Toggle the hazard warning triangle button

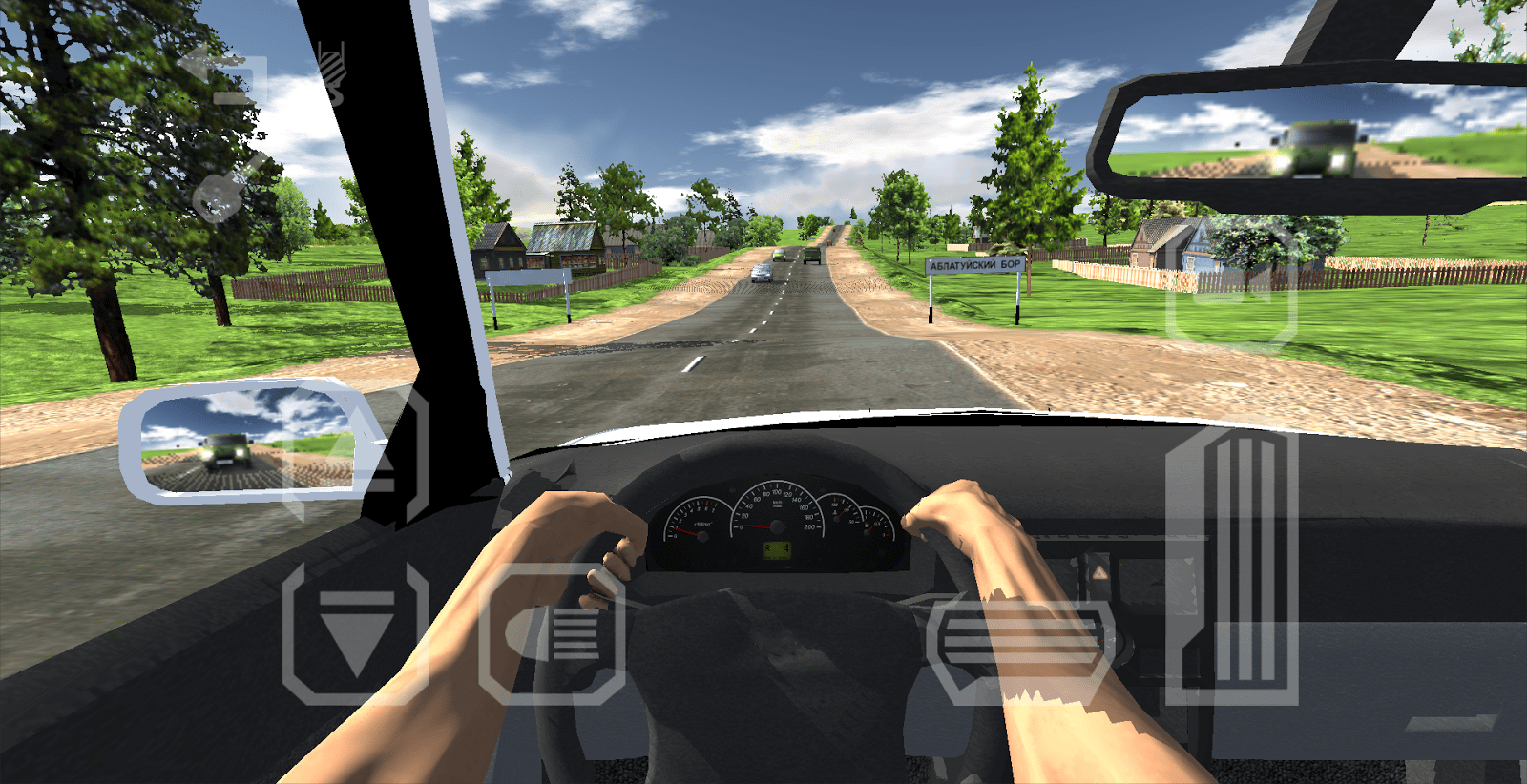click(x=1098, y=571)
